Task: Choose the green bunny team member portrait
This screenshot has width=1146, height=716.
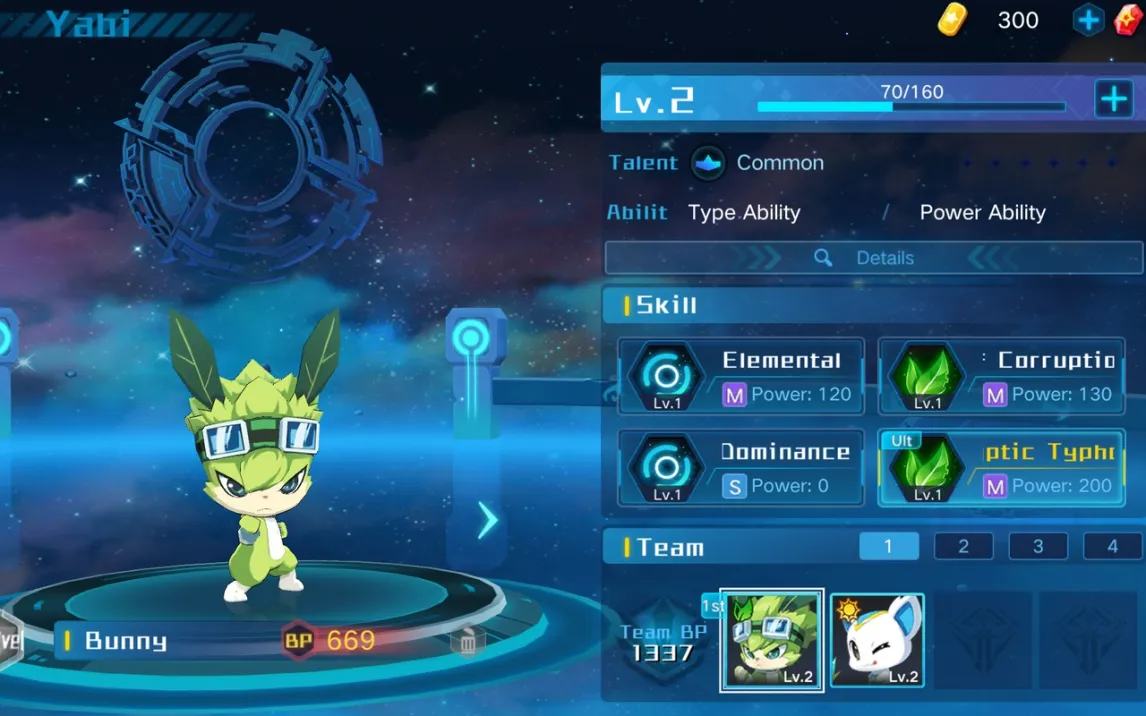Action: (772, 640)
